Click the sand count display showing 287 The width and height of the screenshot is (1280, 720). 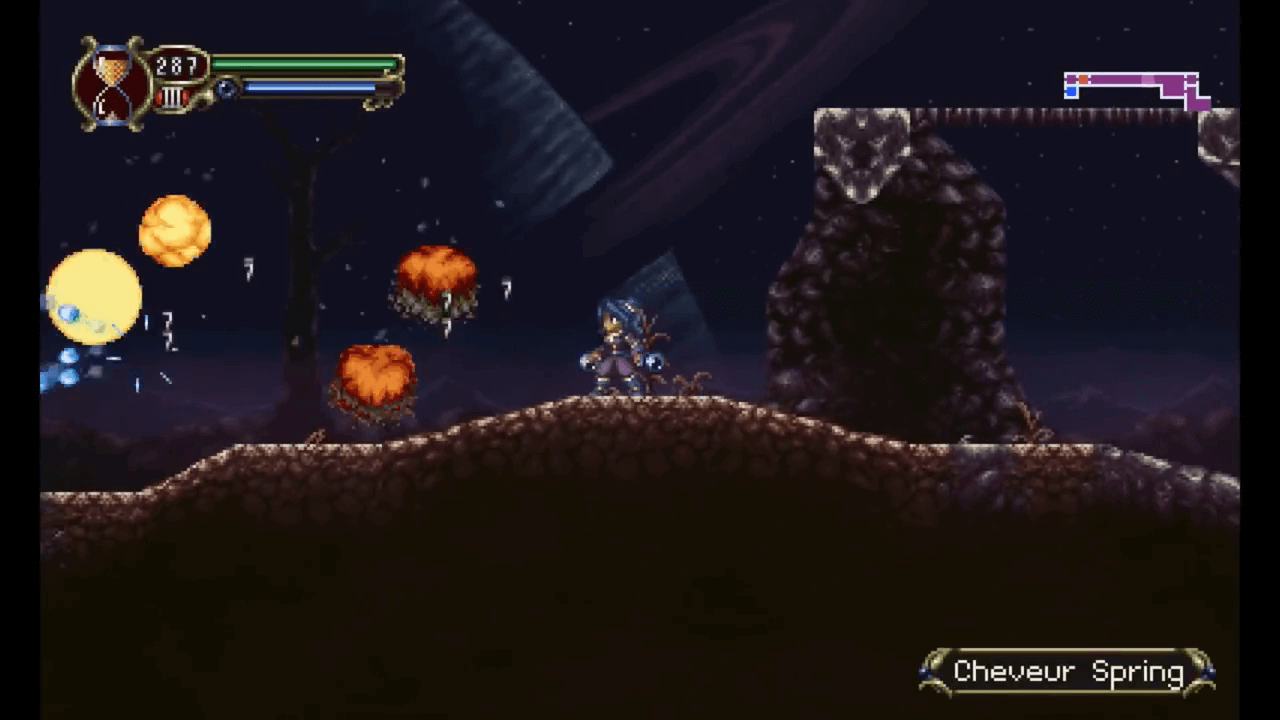[x=175, y=63]
